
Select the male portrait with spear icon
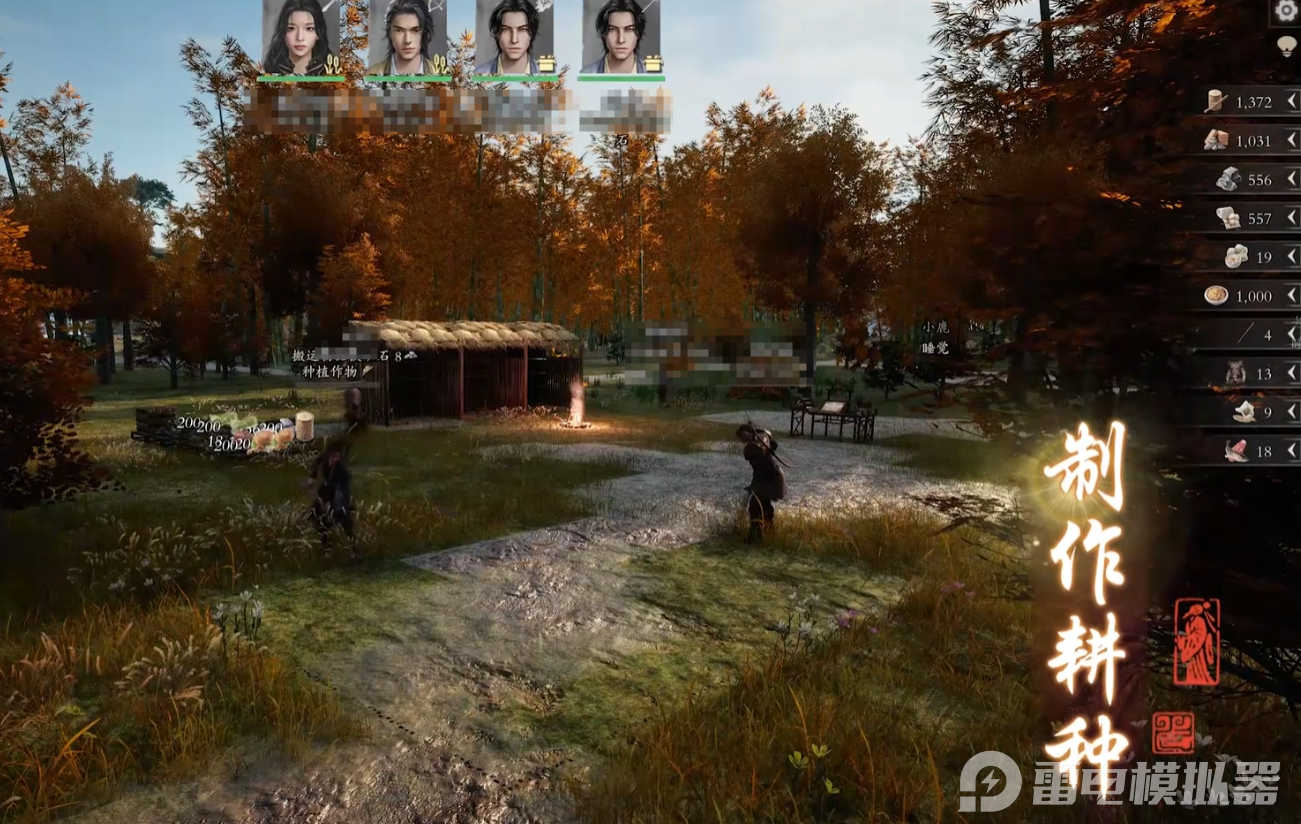pyautogui.click(x=621, y=36)
